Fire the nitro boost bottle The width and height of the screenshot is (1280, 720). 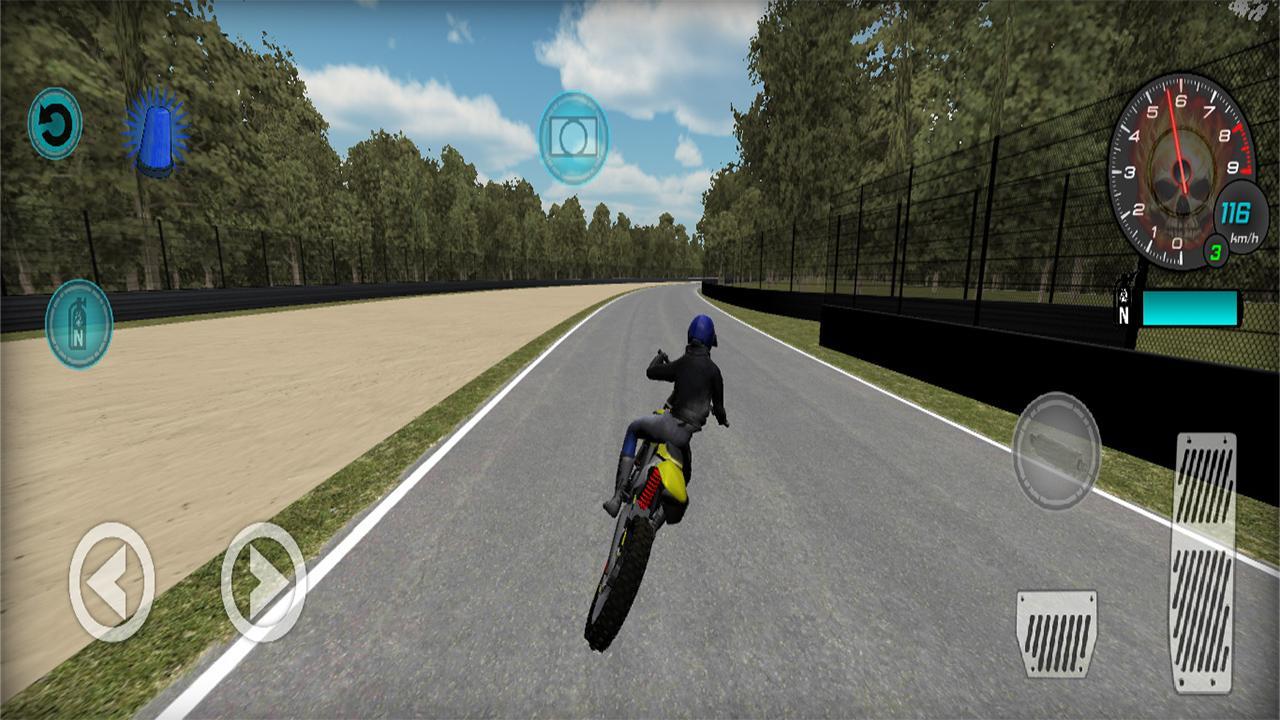coord(78,322)
